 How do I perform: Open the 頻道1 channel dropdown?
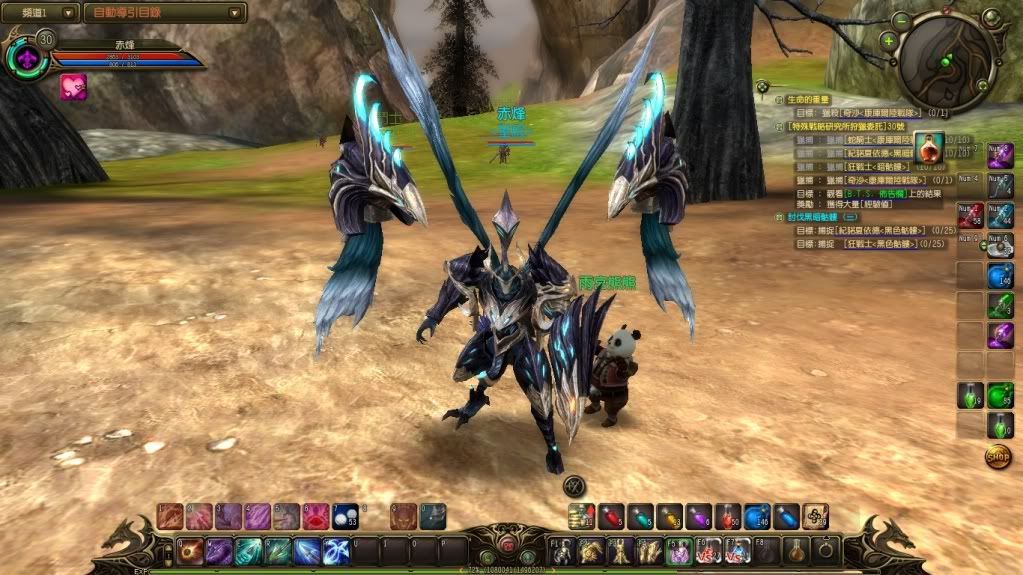click(41, 13)
